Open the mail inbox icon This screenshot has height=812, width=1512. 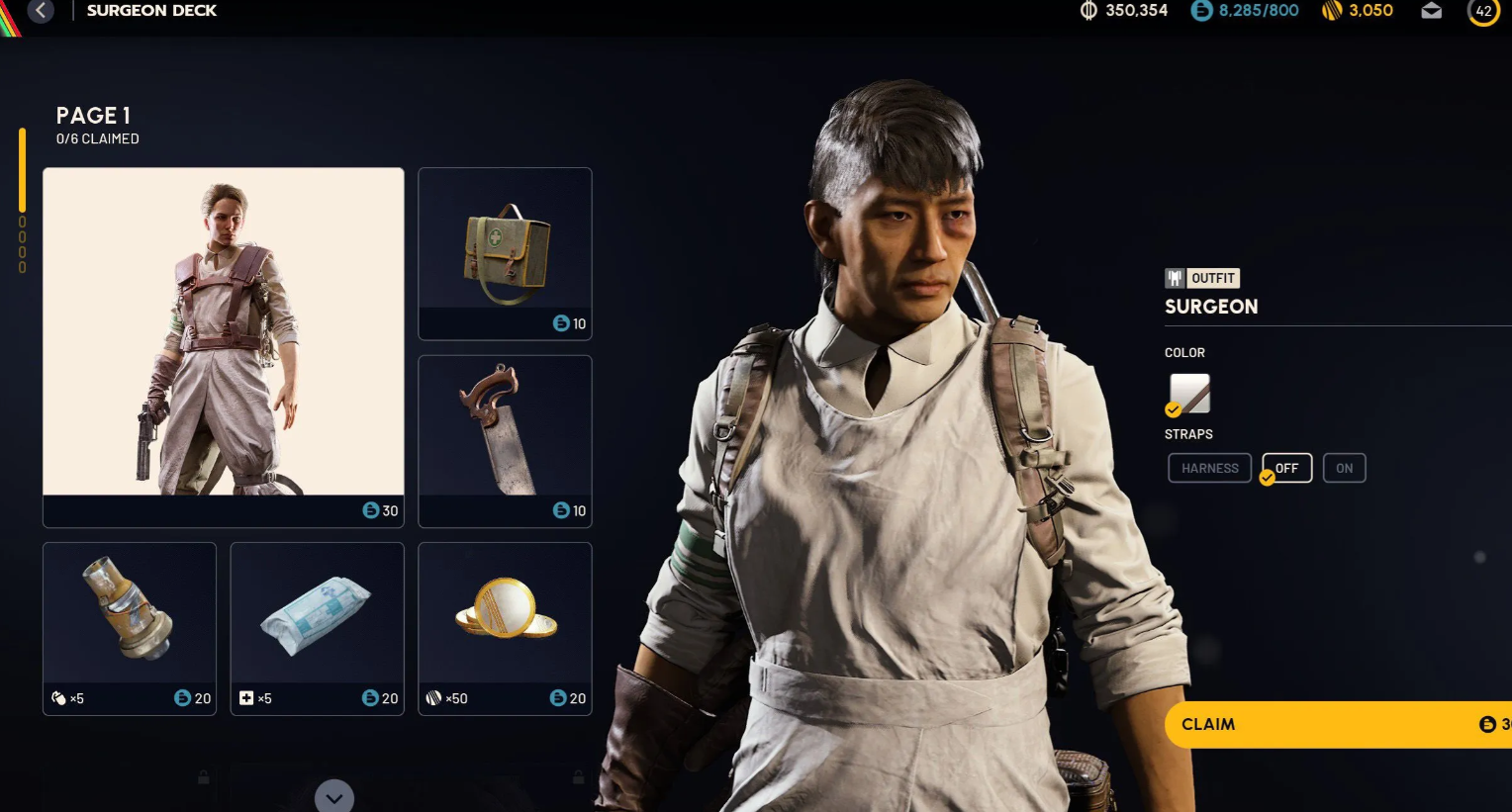click(1431, 11)
